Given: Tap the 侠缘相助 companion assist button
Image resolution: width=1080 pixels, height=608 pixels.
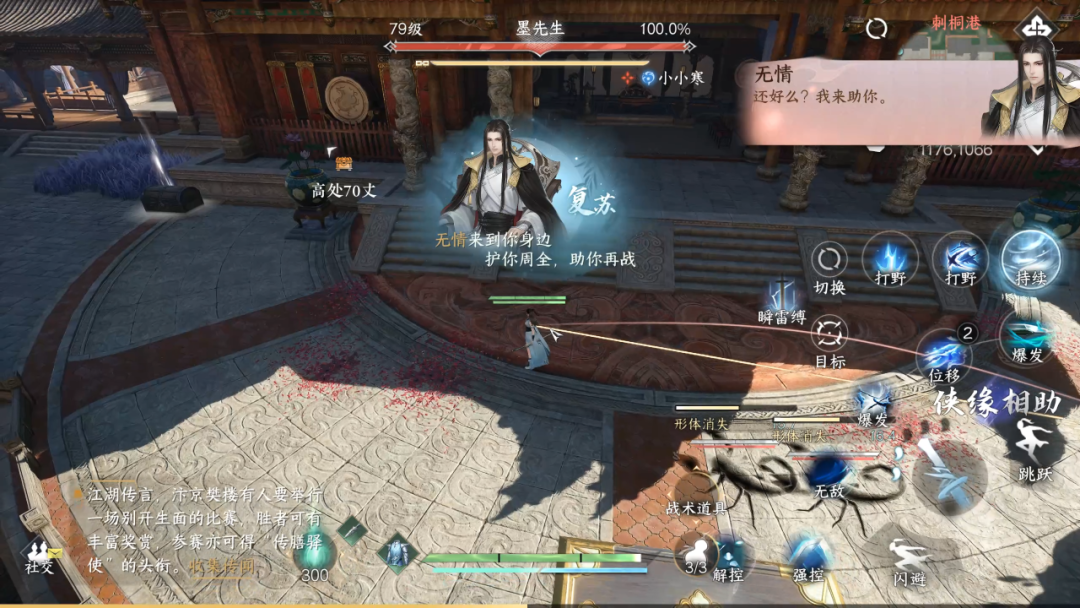Looking at the screenshot, I should (x=996, y=402).
